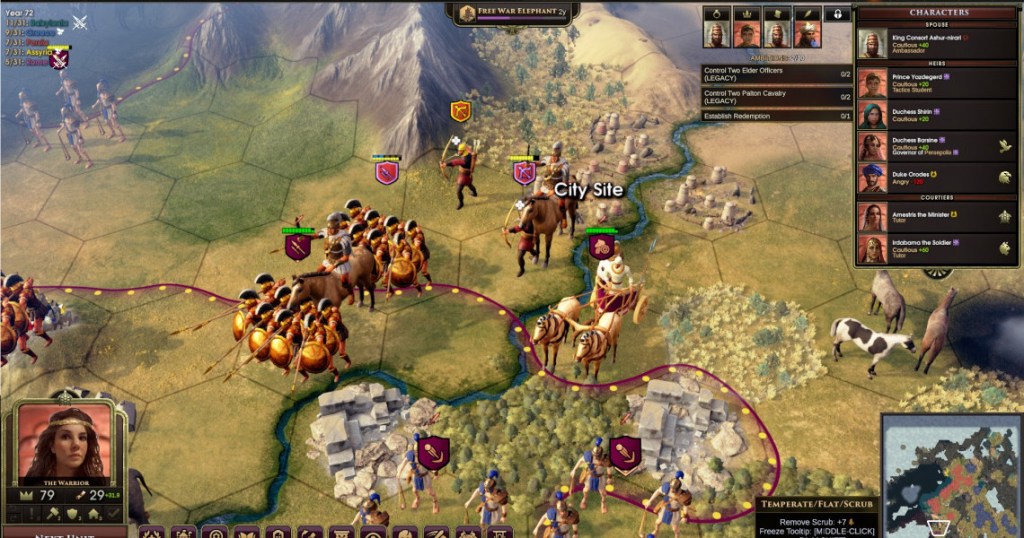Open Duchess Barsine character row
Image resolution: width=1024 pixels, height=538 pixels.
[937, 147]
